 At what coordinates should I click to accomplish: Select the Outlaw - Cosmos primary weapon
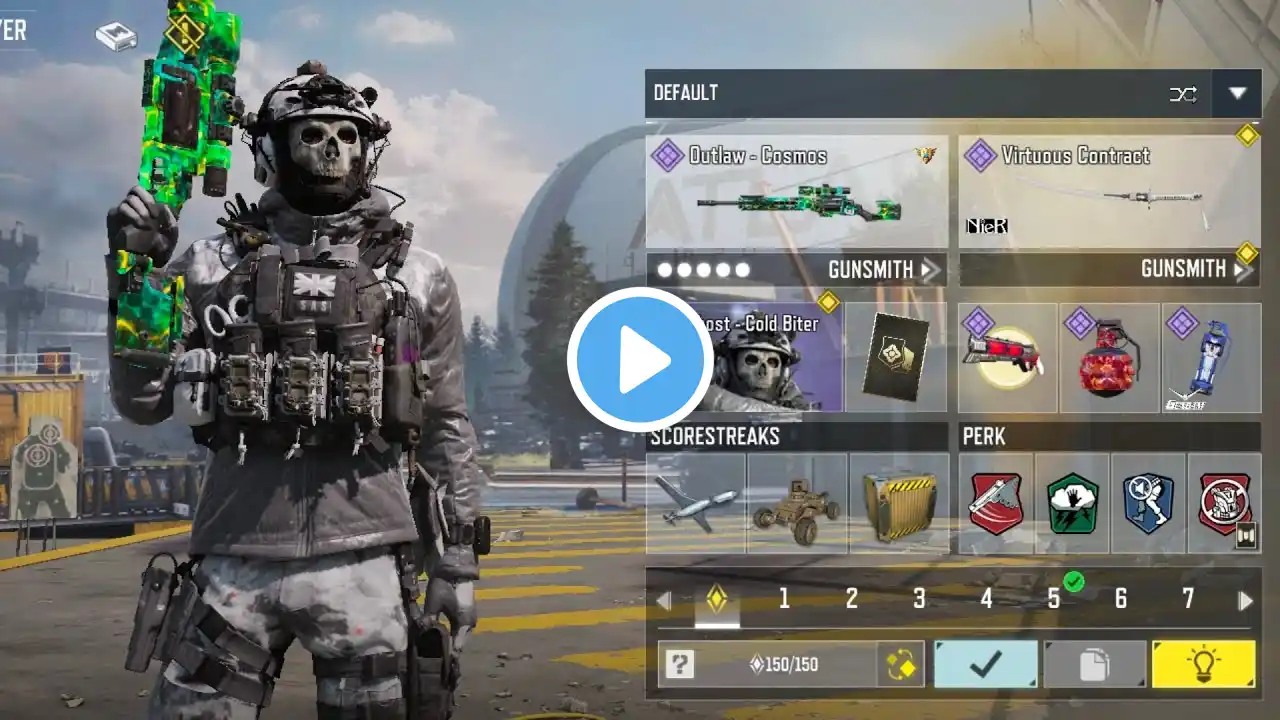tap(796, 192)
